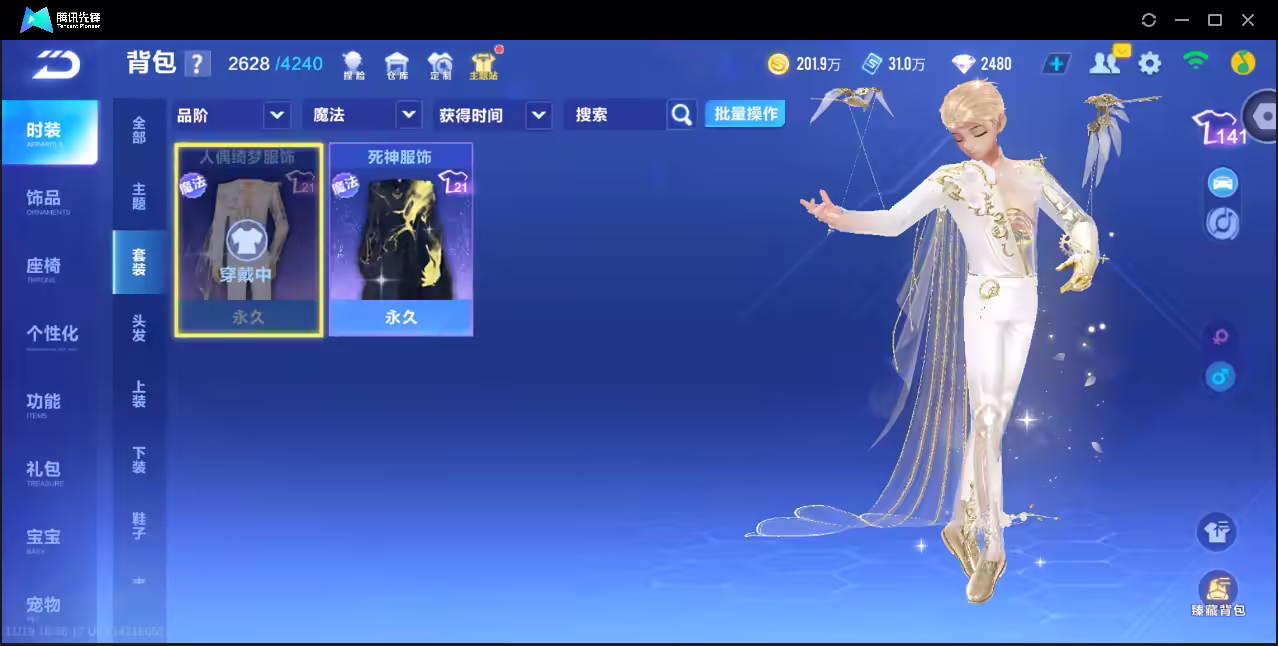Open the 功能 items category
Image resolution: width=1278 pixels, height=646 pixels.
(x=44, y=402)
